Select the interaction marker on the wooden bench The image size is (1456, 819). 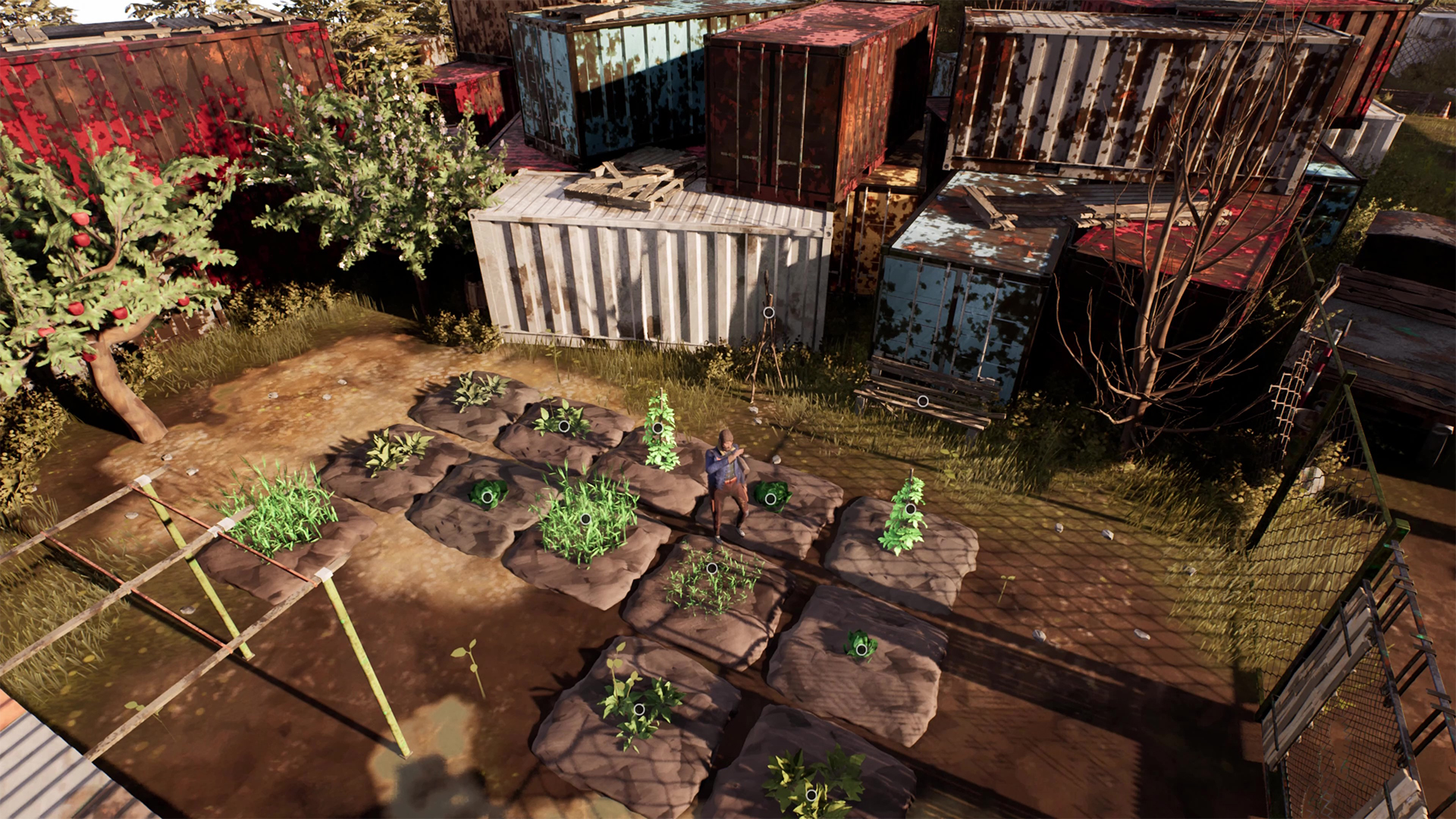pos(922,401)
